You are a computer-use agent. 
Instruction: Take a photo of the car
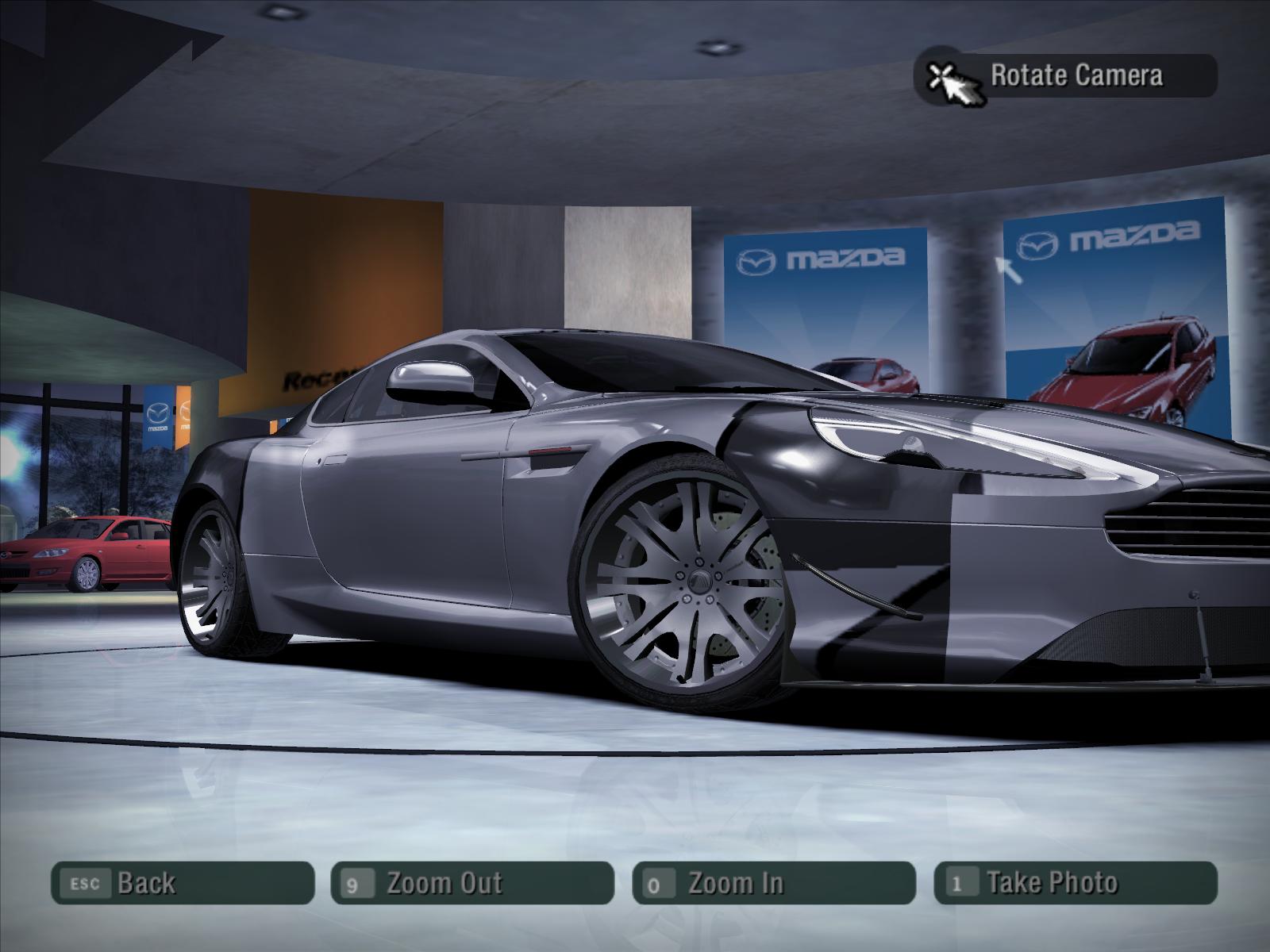coord(1075,883)
